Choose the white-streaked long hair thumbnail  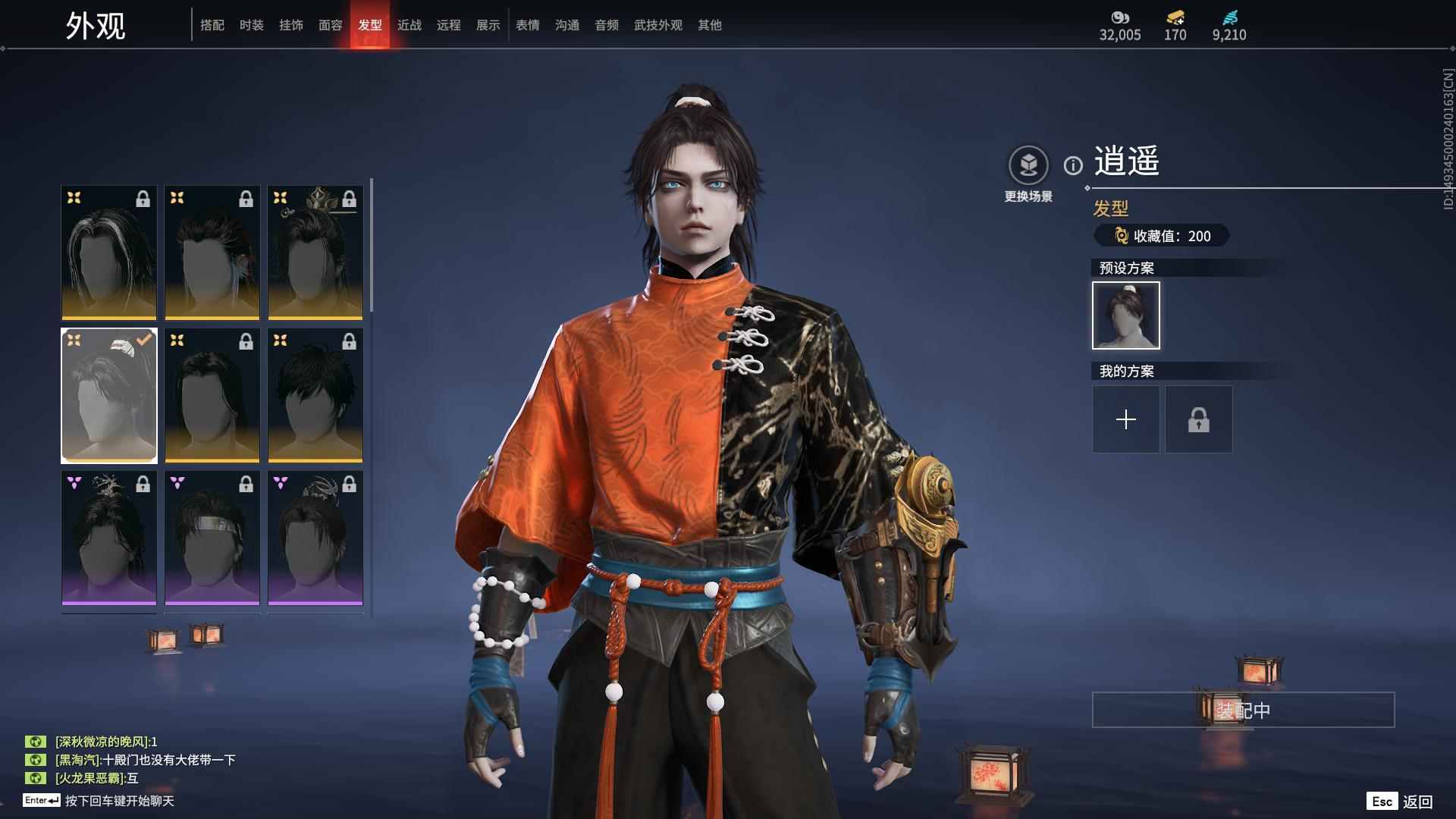coord(109,253)
